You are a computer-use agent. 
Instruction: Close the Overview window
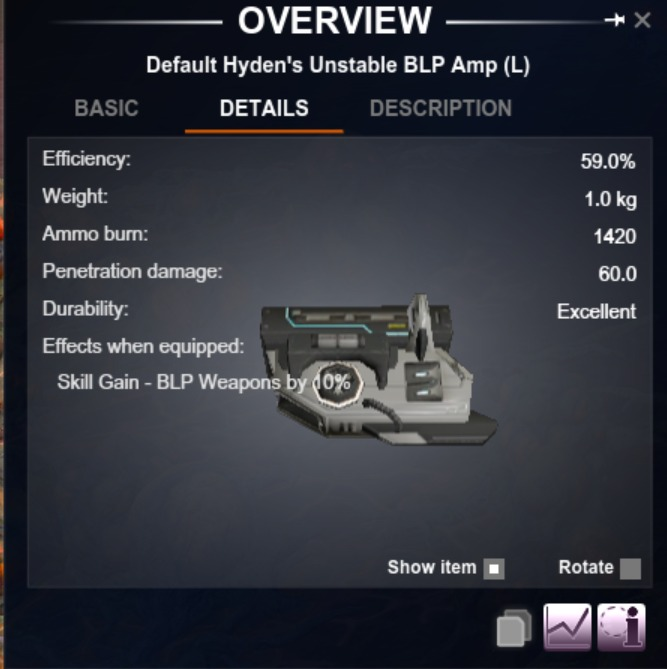click(643, 21)
